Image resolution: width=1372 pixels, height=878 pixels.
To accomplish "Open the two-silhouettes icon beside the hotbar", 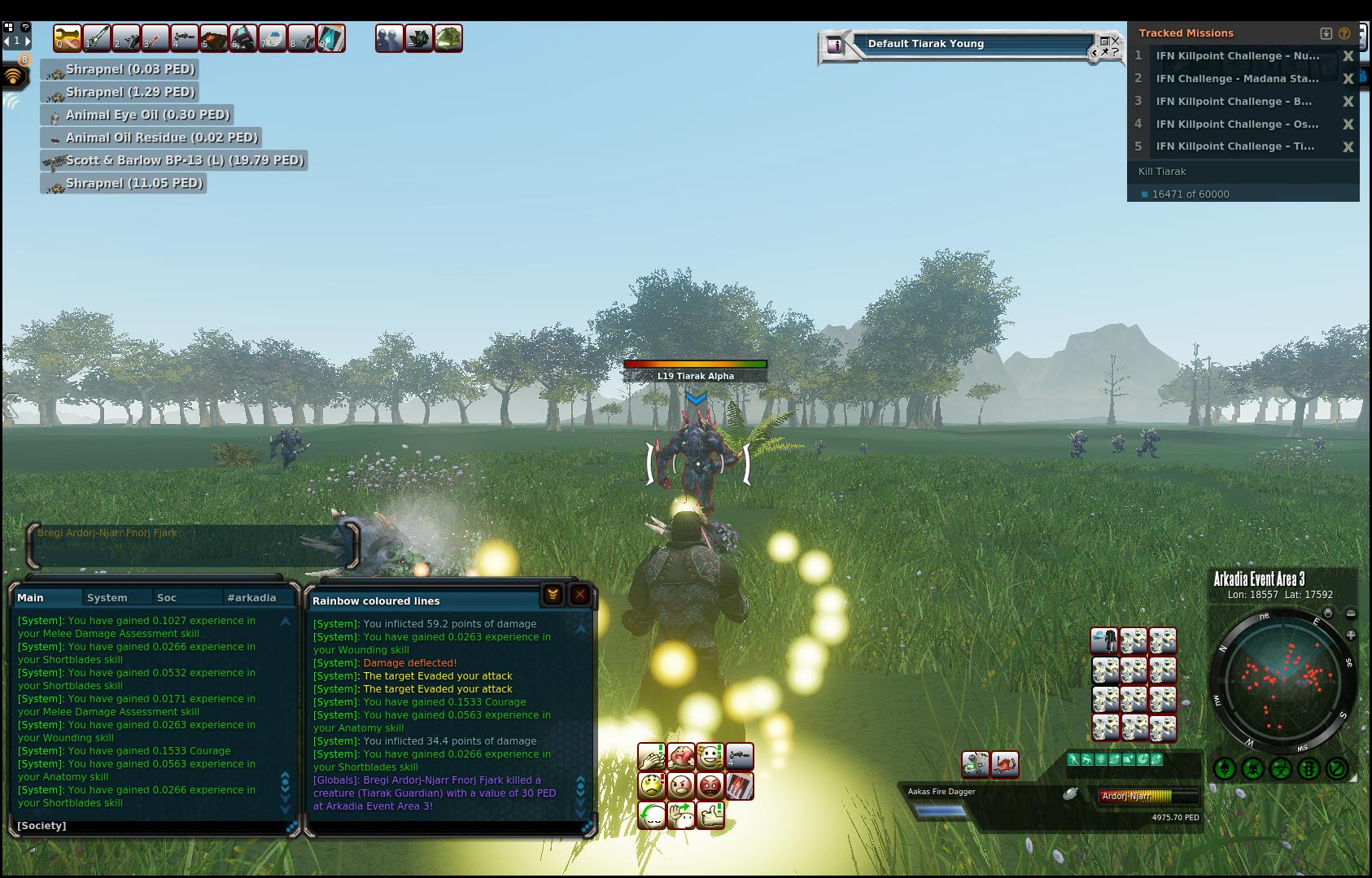I will tap(389, 38).
